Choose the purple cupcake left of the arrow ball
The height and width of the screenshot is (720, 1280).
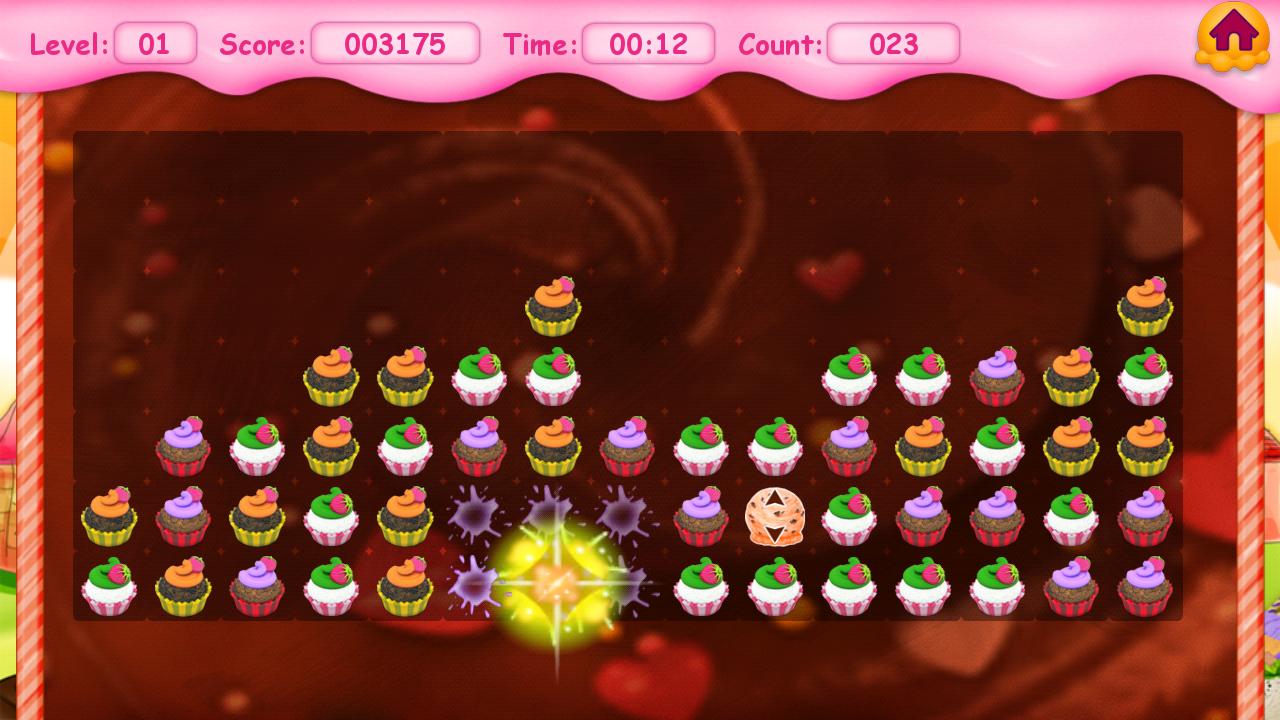tap(700, 516)
